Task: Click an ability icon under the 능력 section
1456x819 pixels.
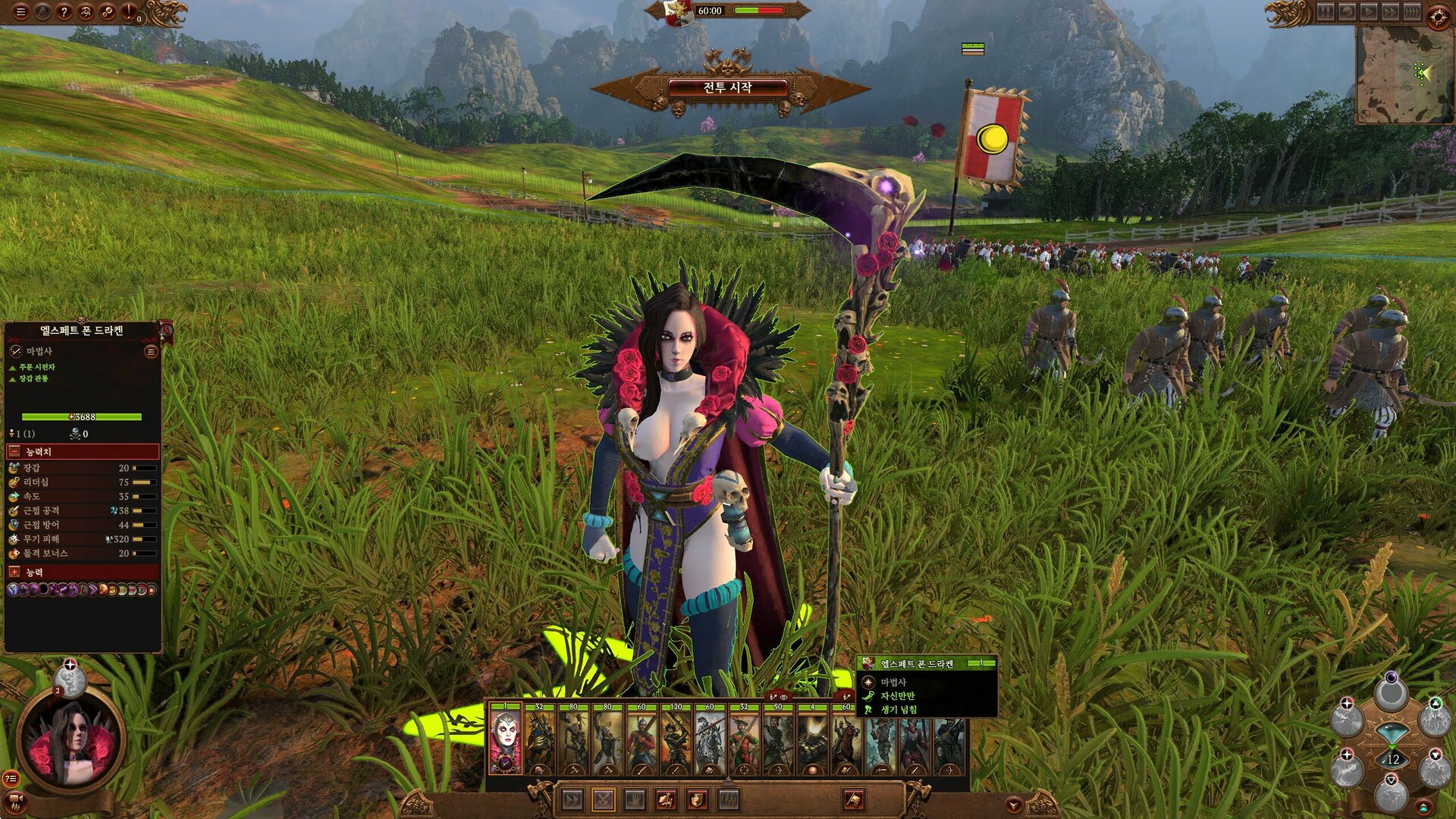Action: pos(14,590)
